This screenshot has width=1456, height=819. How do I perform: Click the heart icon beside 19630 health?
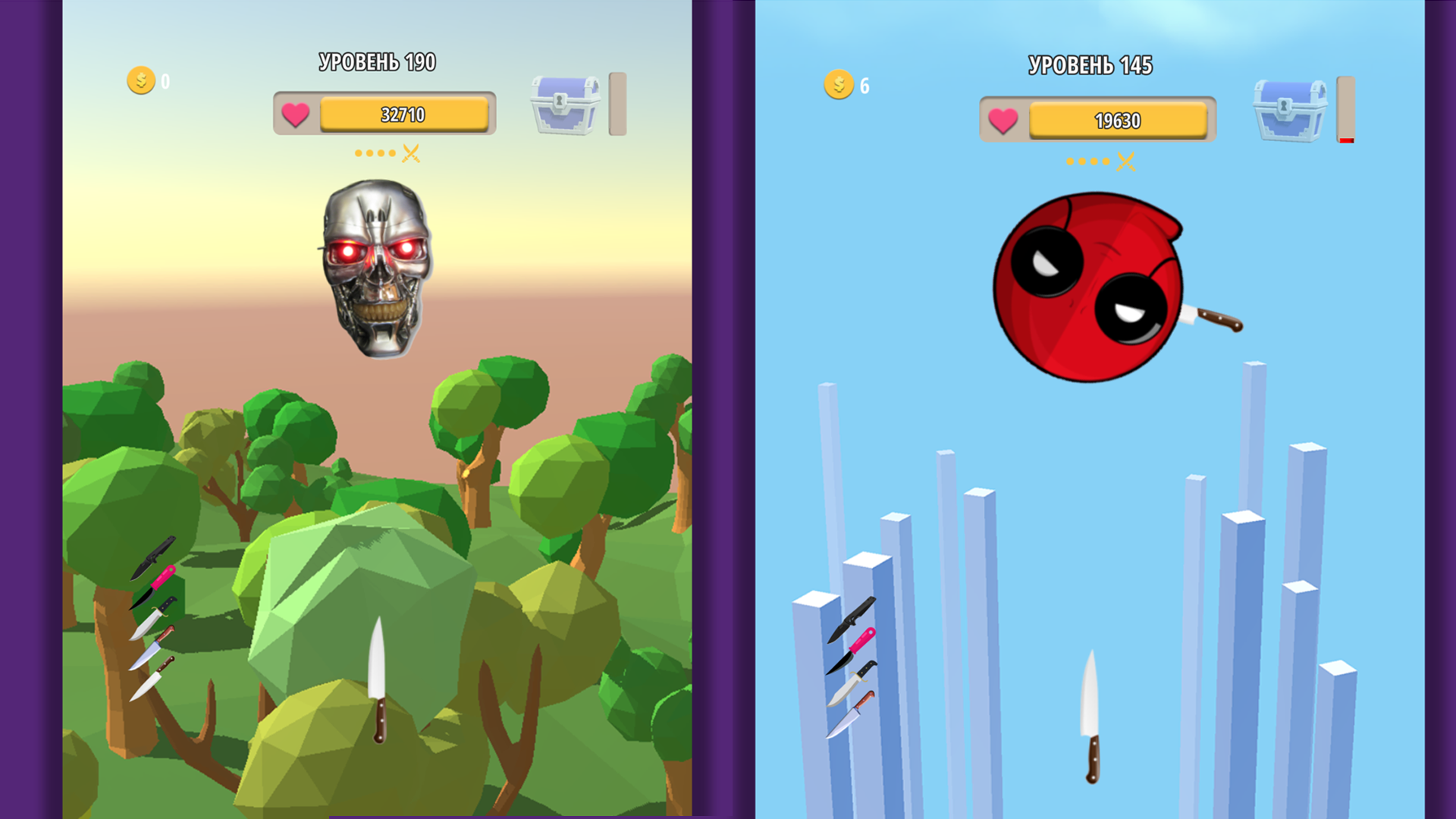(1004, 120)
